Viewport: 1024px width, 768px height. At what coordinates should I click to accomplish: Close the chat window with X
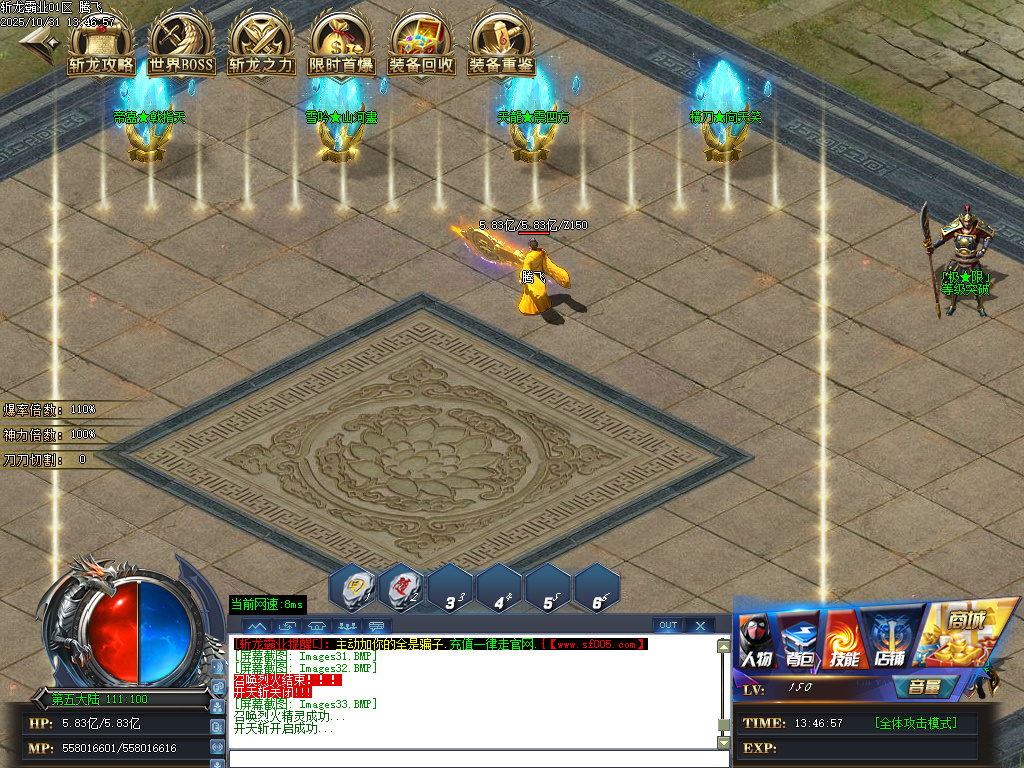tap(700, 626)
